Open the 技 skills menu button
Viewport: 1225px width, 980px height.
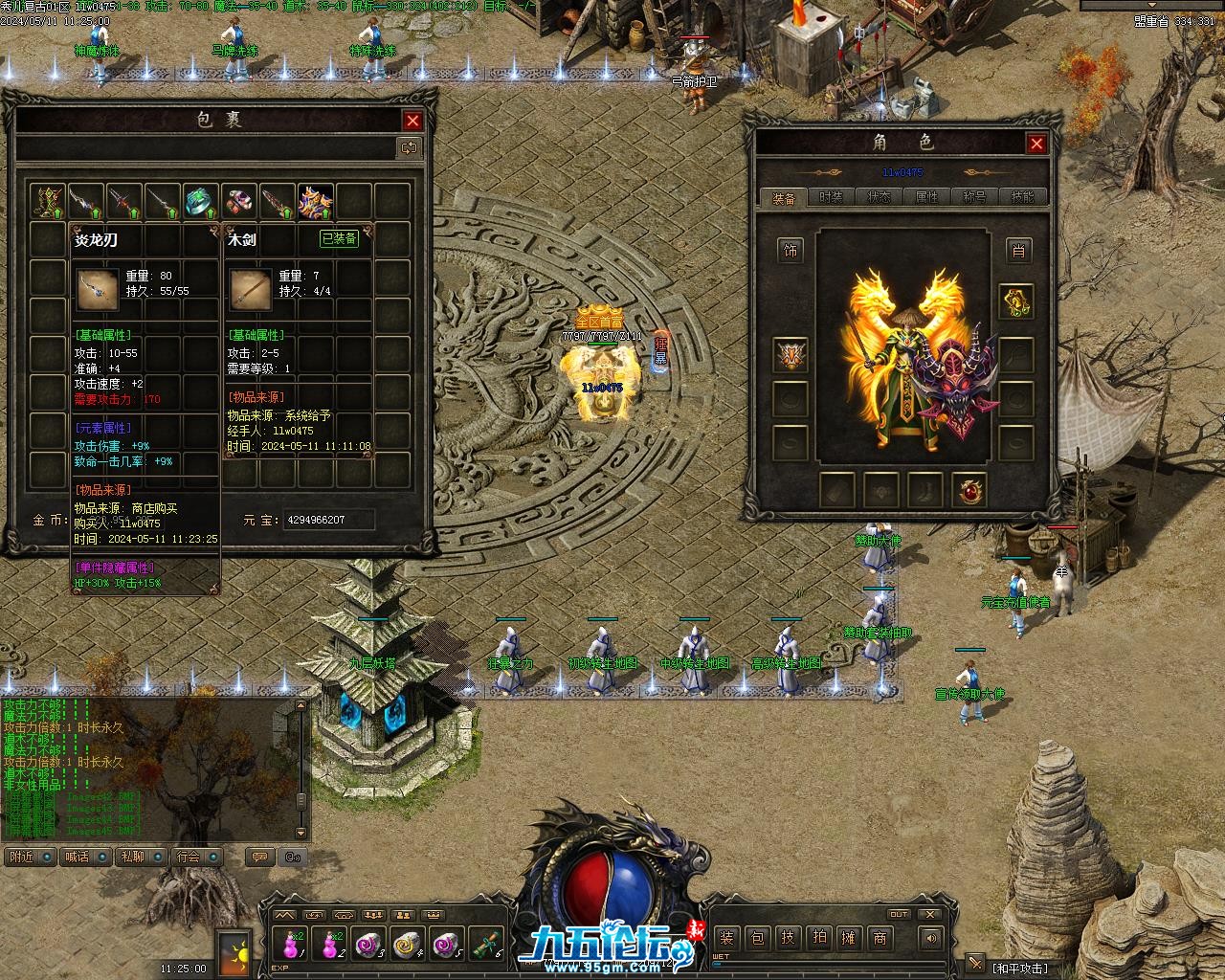pos(788,938)
